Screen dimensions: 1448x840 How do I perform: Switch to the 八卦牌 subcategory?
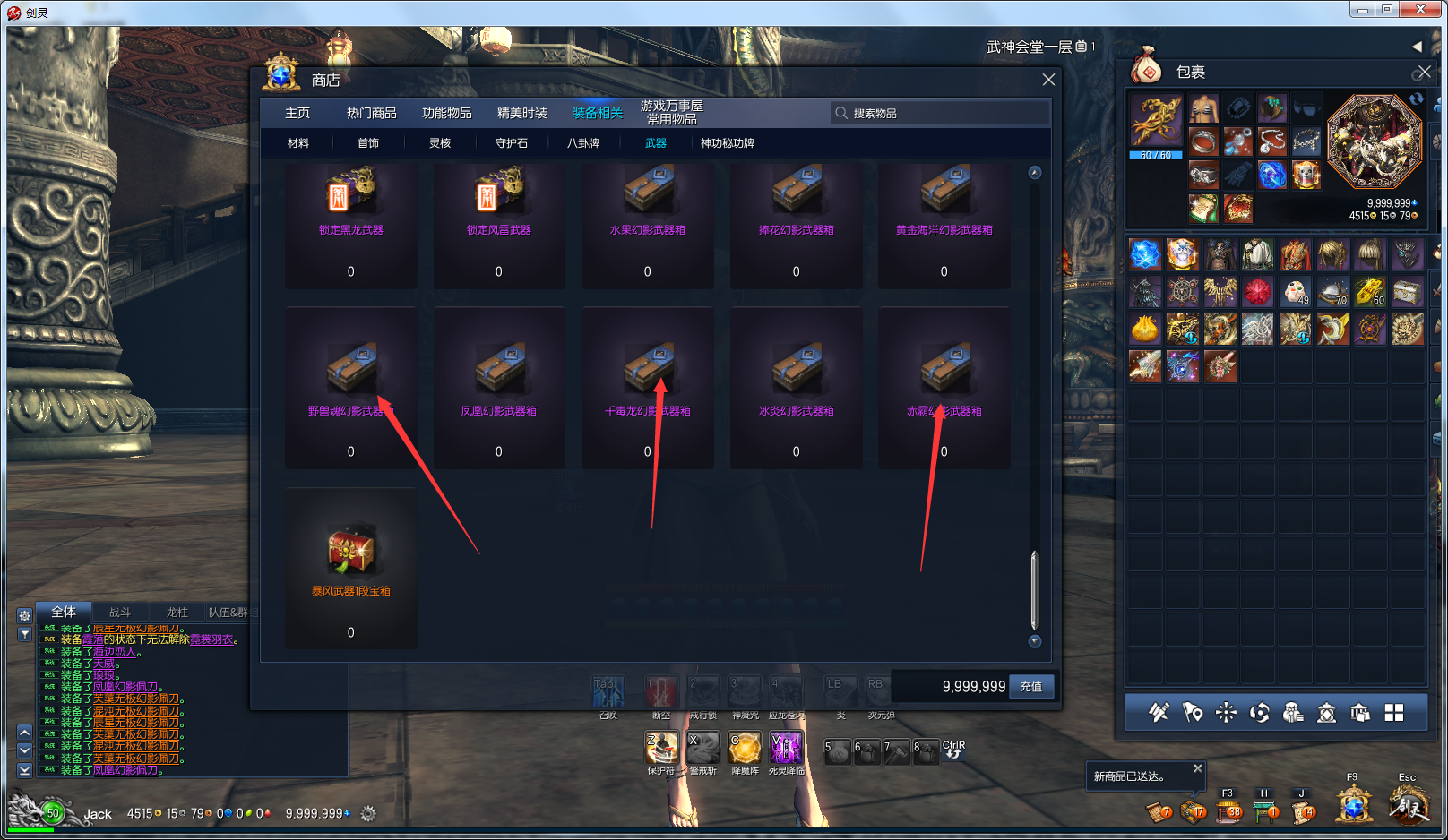point(583,143)
